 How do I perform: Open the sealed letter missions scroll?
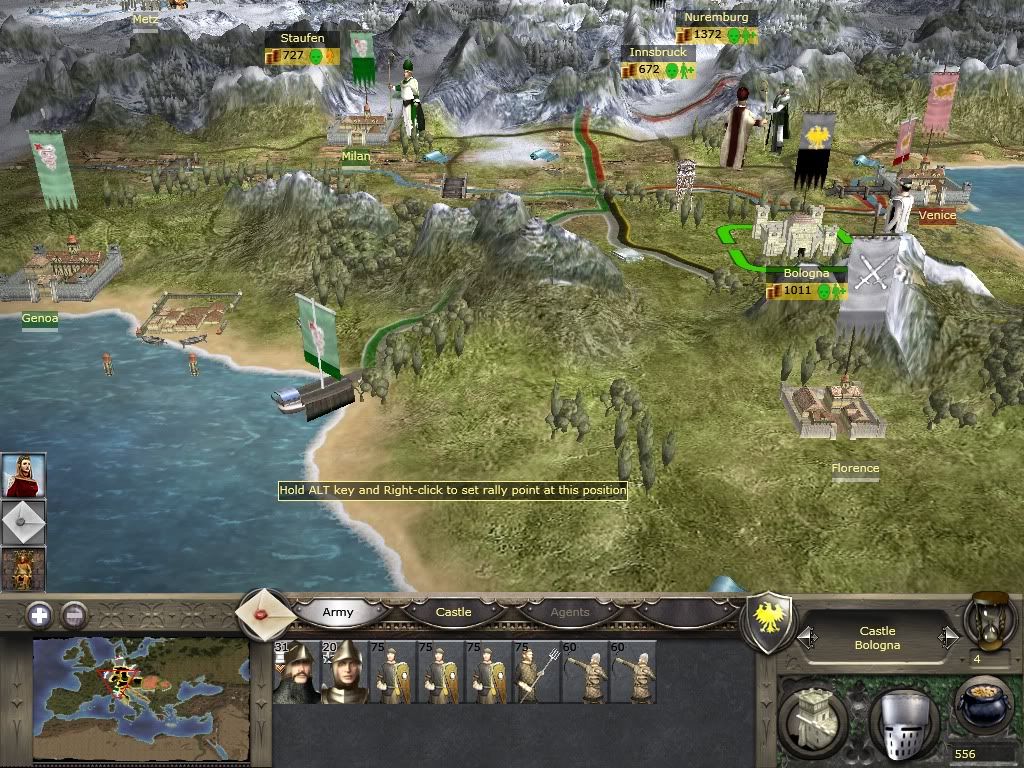coord(265,612)
